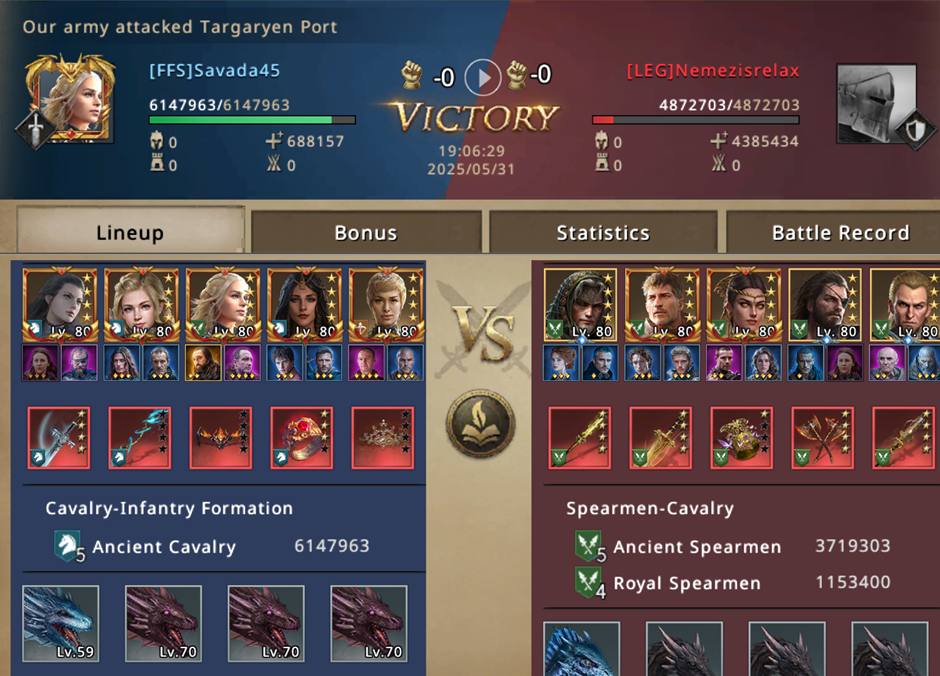
Task: Select the defender's blue dragon portrait
Action: coord(582,650)
